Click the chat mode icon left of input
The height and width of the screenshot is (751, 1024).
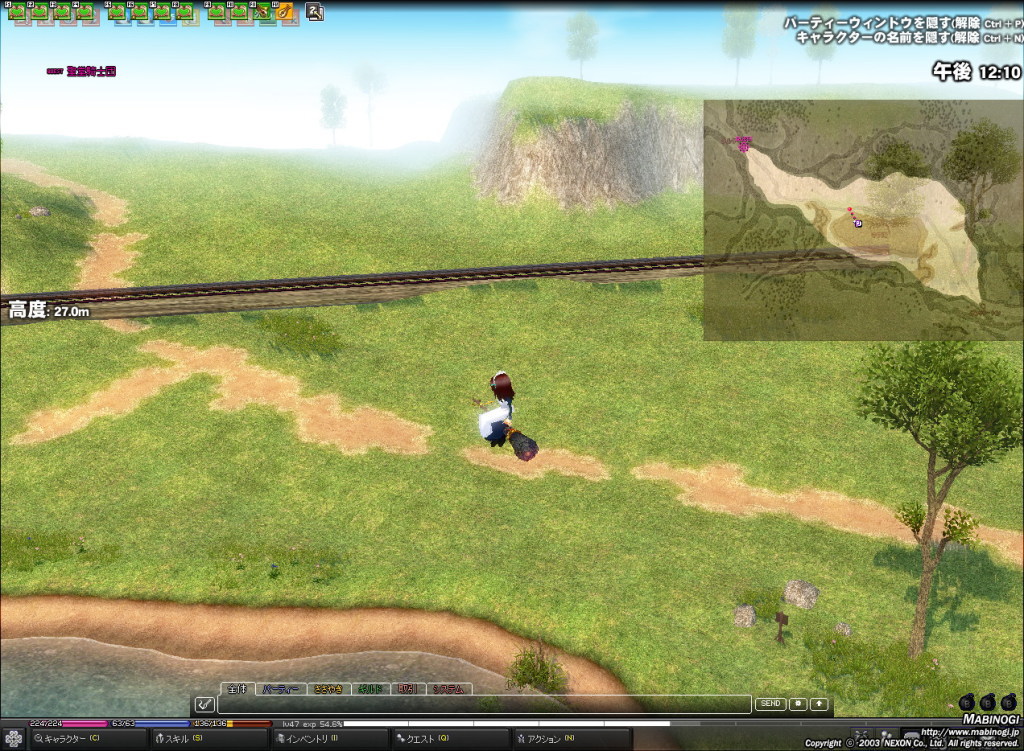tap(204, 704)
